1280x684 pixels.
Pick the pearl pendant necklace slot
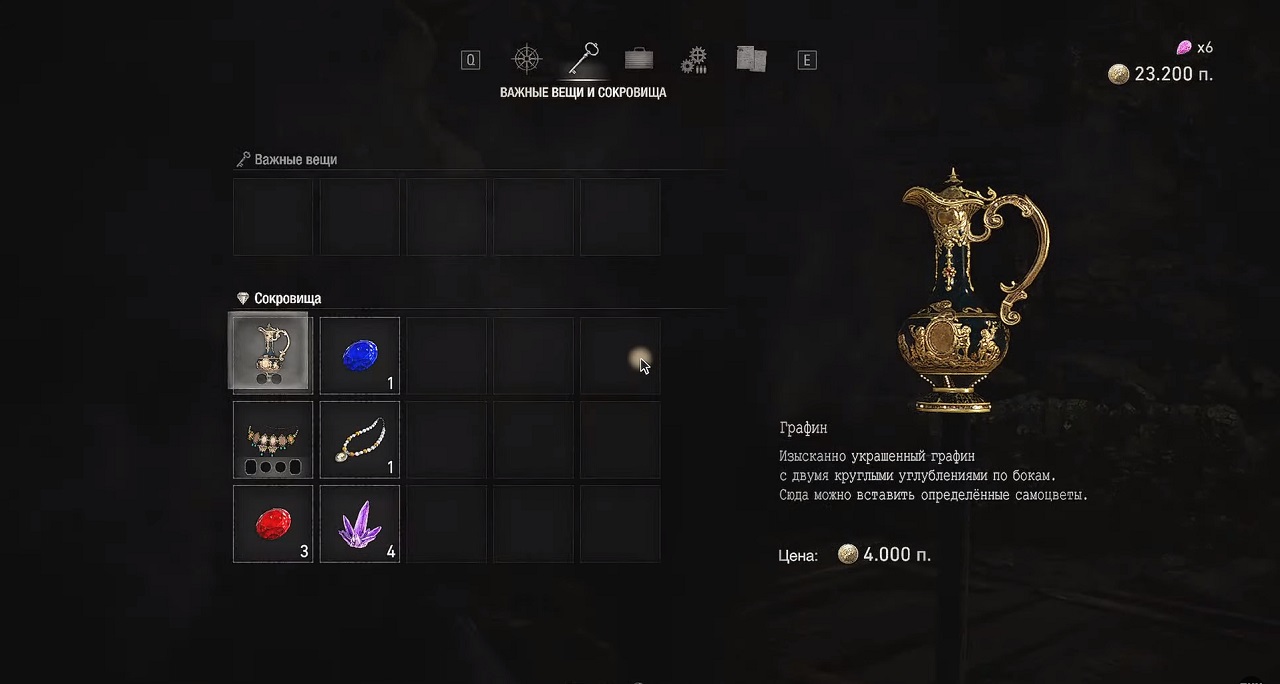click(x=360, y=440)
